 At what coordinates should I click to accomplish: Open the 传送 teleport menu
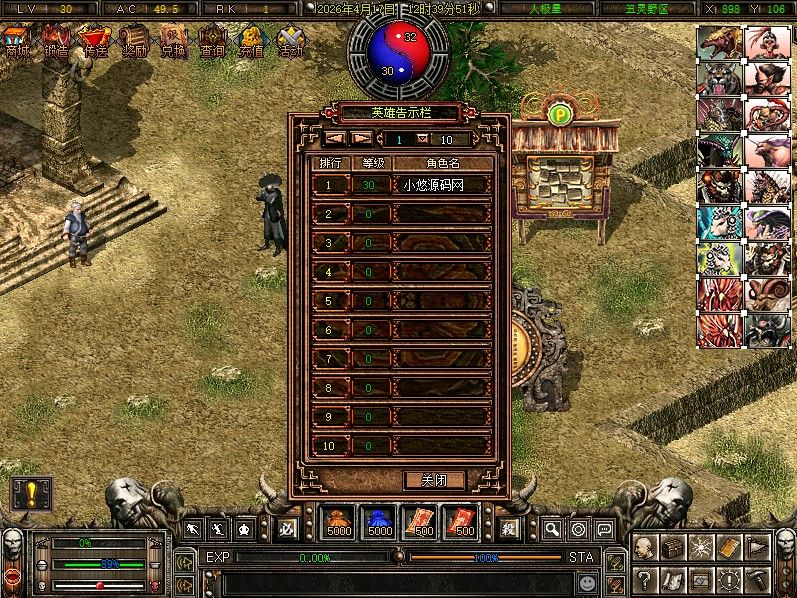[x=95, y=42]
